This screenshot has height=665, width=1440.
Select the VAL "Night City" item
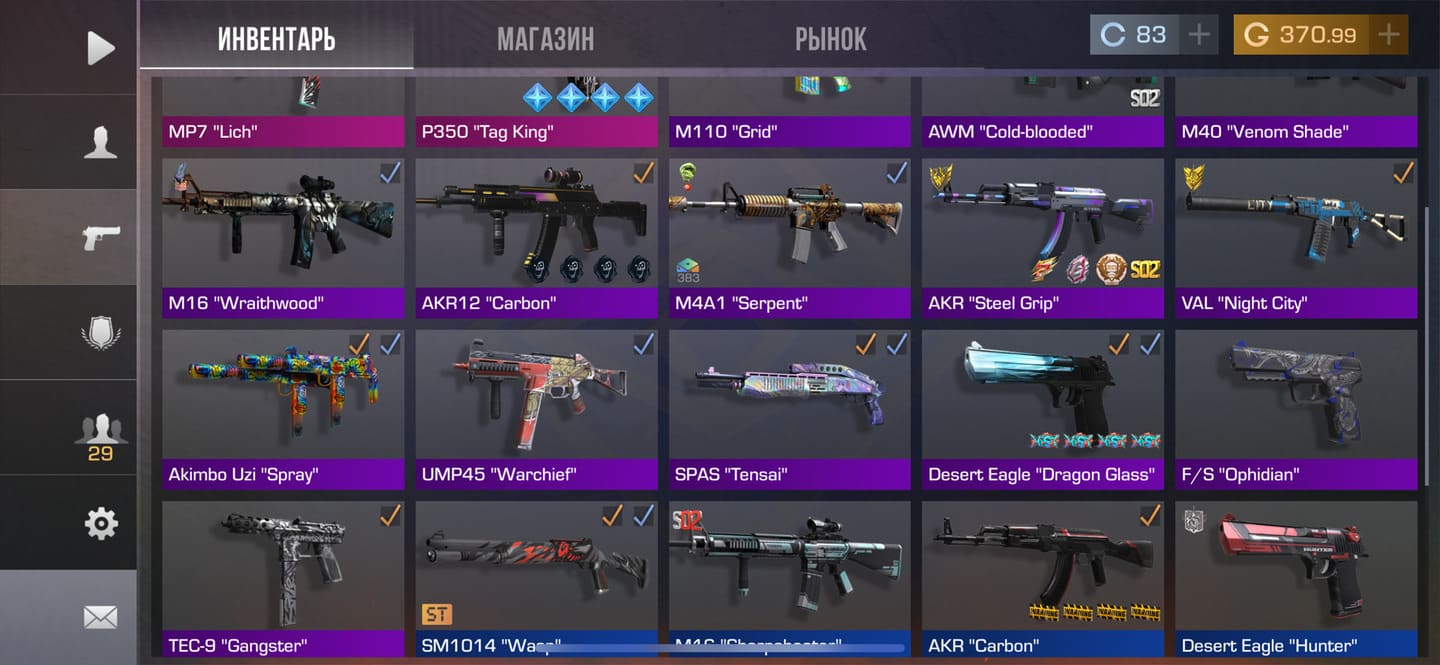[1296, 238]
